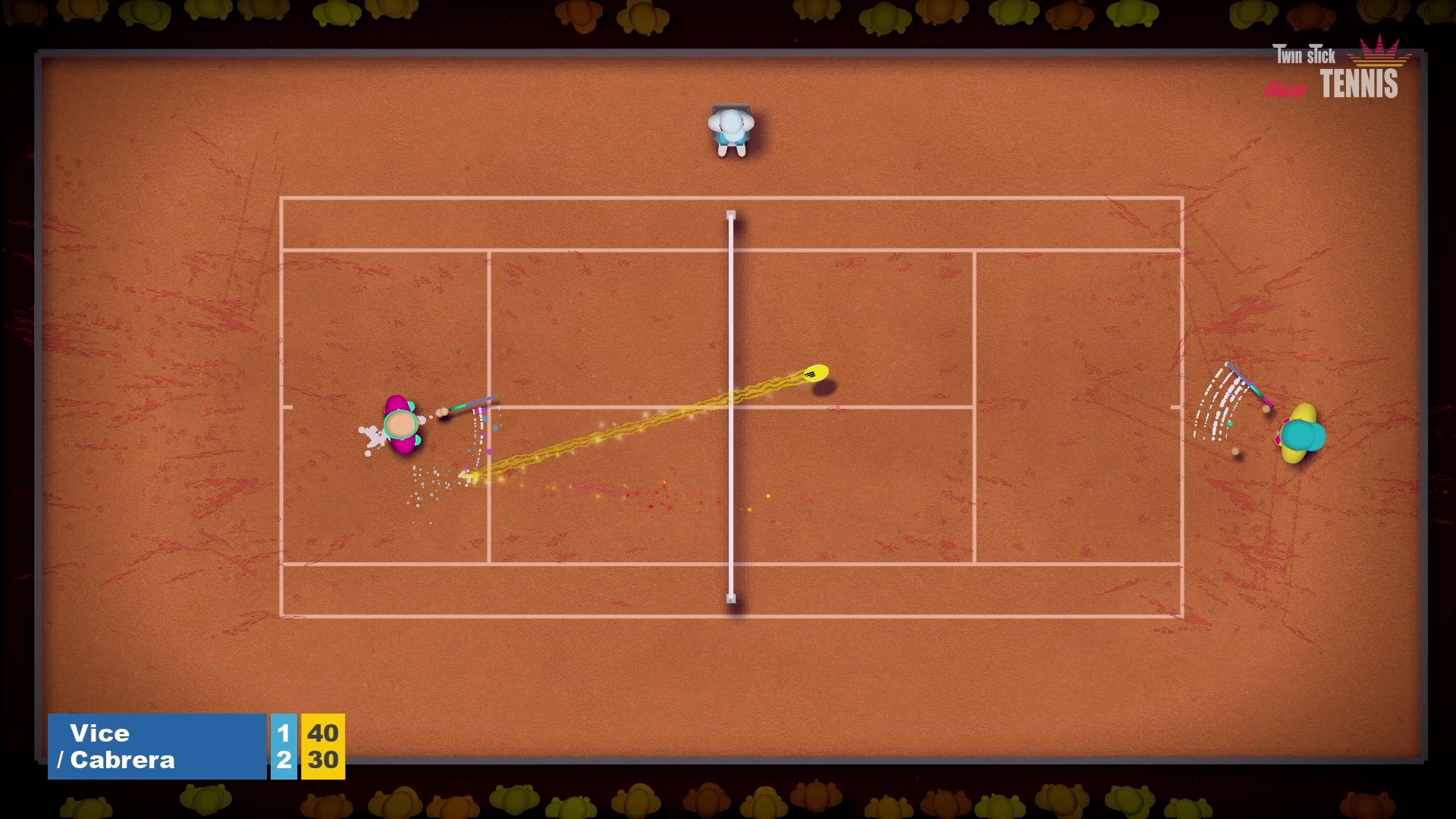Click the net post at the top
The height and width of the screenshot is (819, 1456).
(x=730, y=213)
